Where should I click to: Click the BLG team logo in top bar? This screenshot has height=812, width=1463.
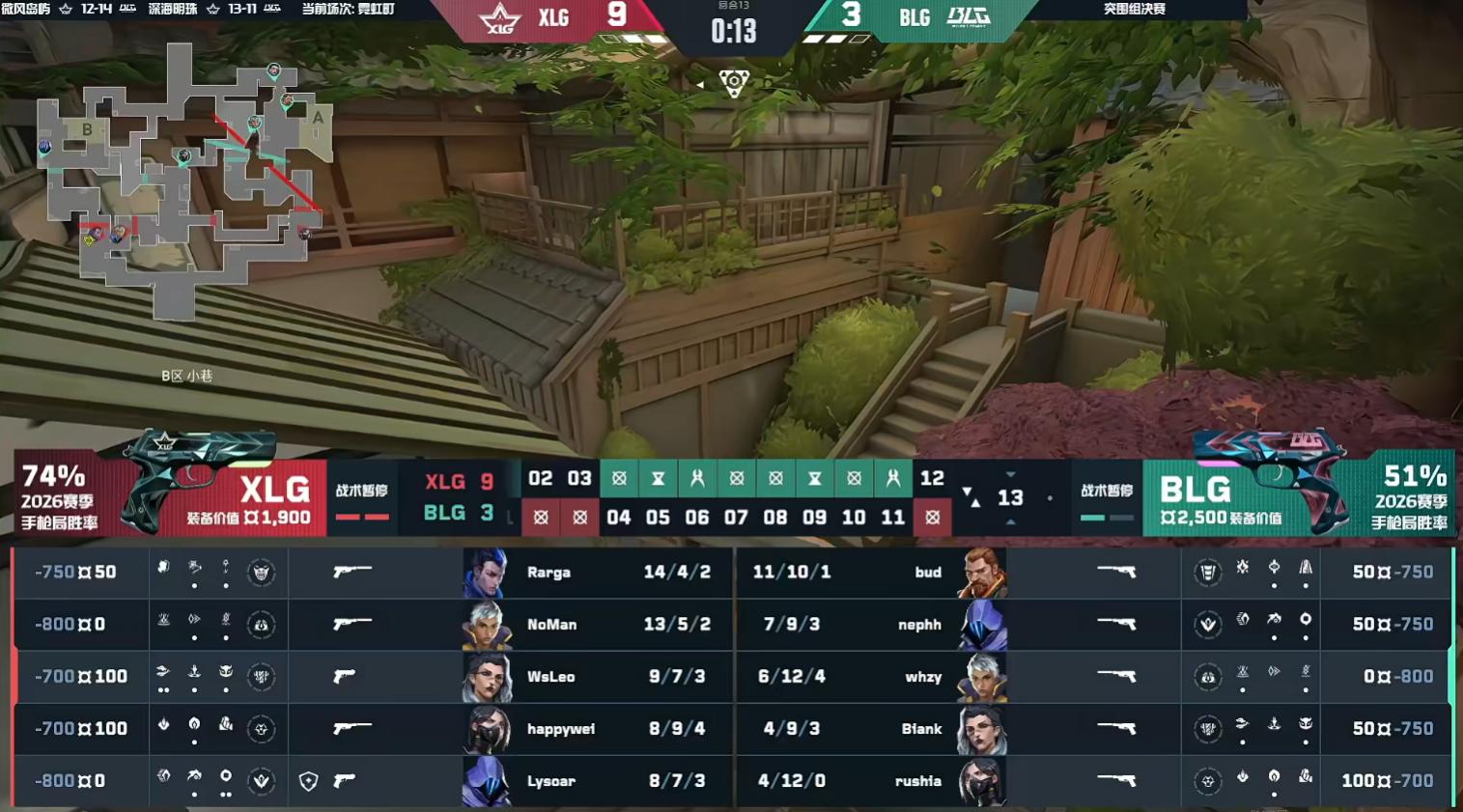coord(969,17)
